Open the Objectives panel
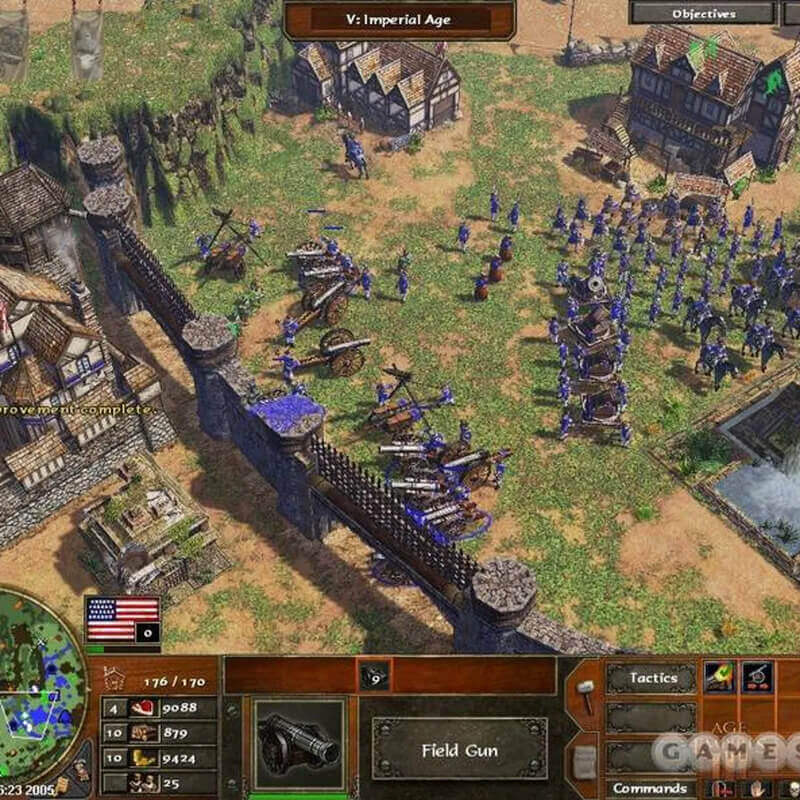 (x=703, y=14)
